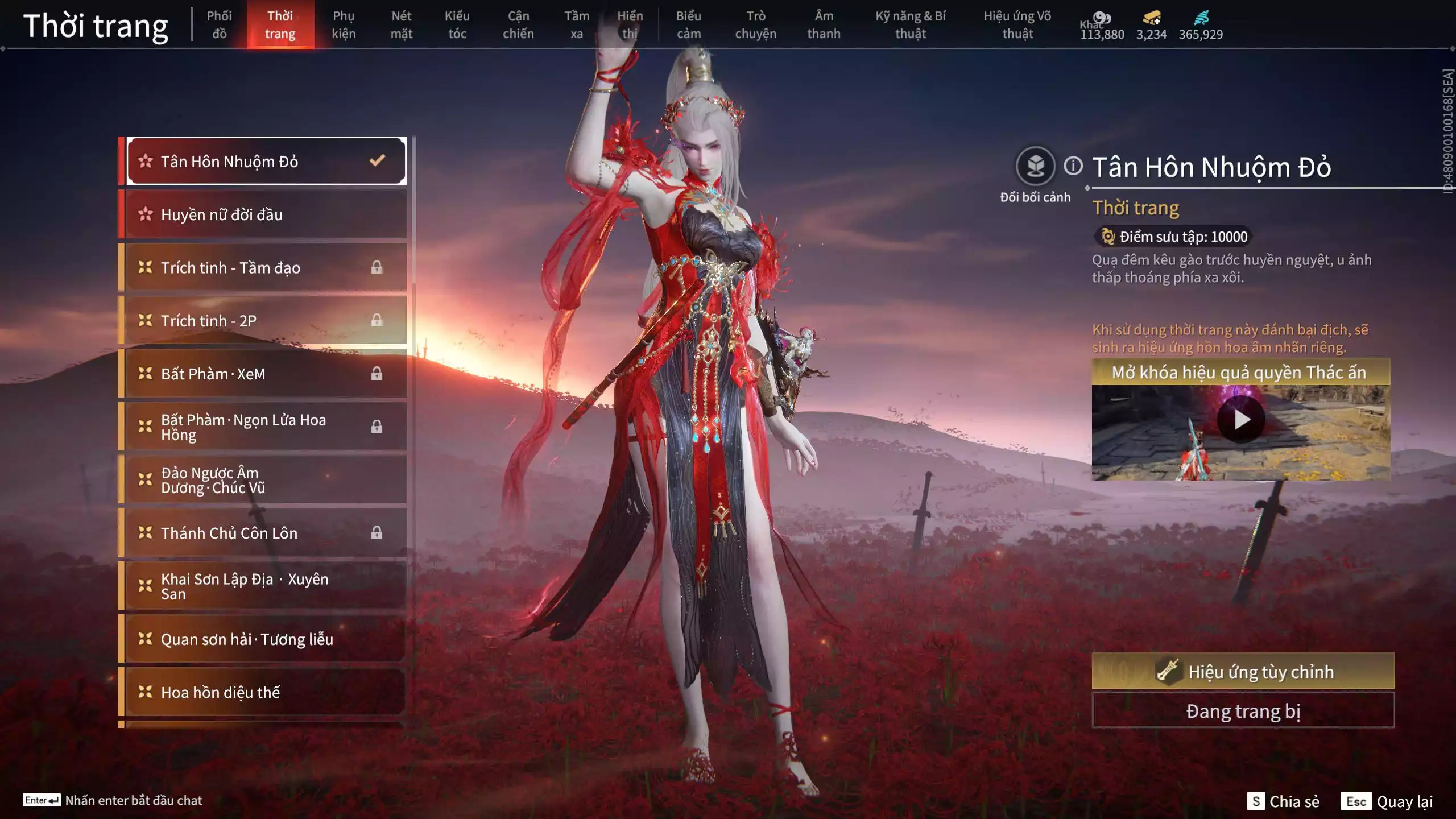Go to the Cận chiến tab
Image resolution: width=1456 pixels, height=819 pixels.
(518, 25)
